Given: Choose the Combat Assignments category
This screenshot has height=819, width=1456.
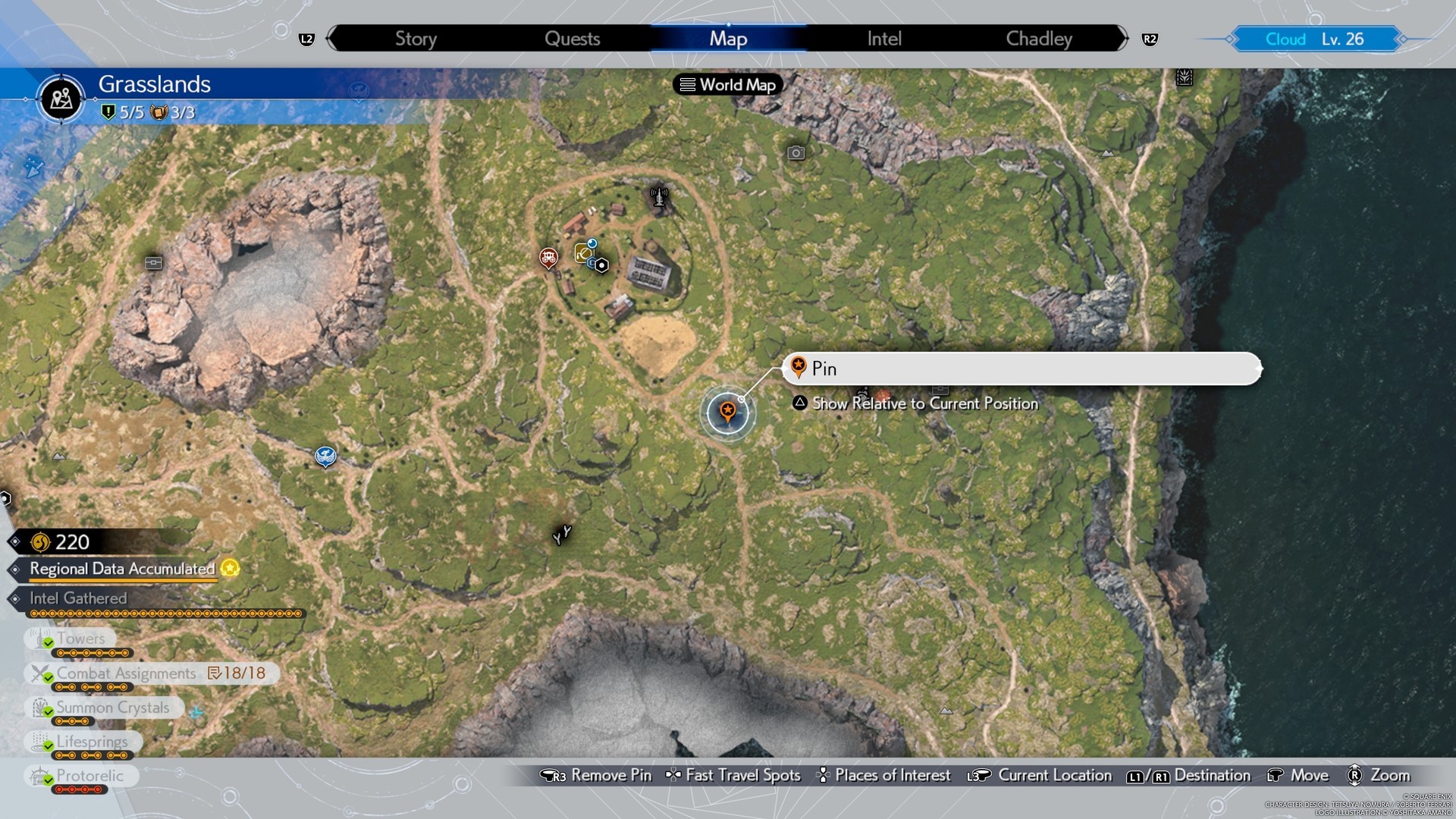Looking at the screenshot, I should point(126,673).
